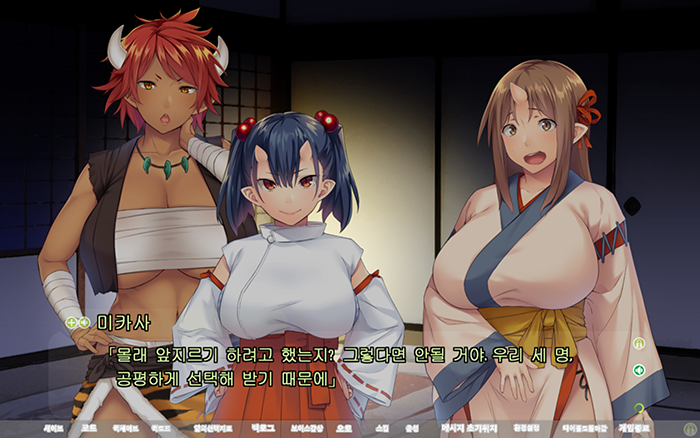Click the 앞의선택지로 previous-choice button
The height and width of the screenshot is (438, 700).
[211, 427]
